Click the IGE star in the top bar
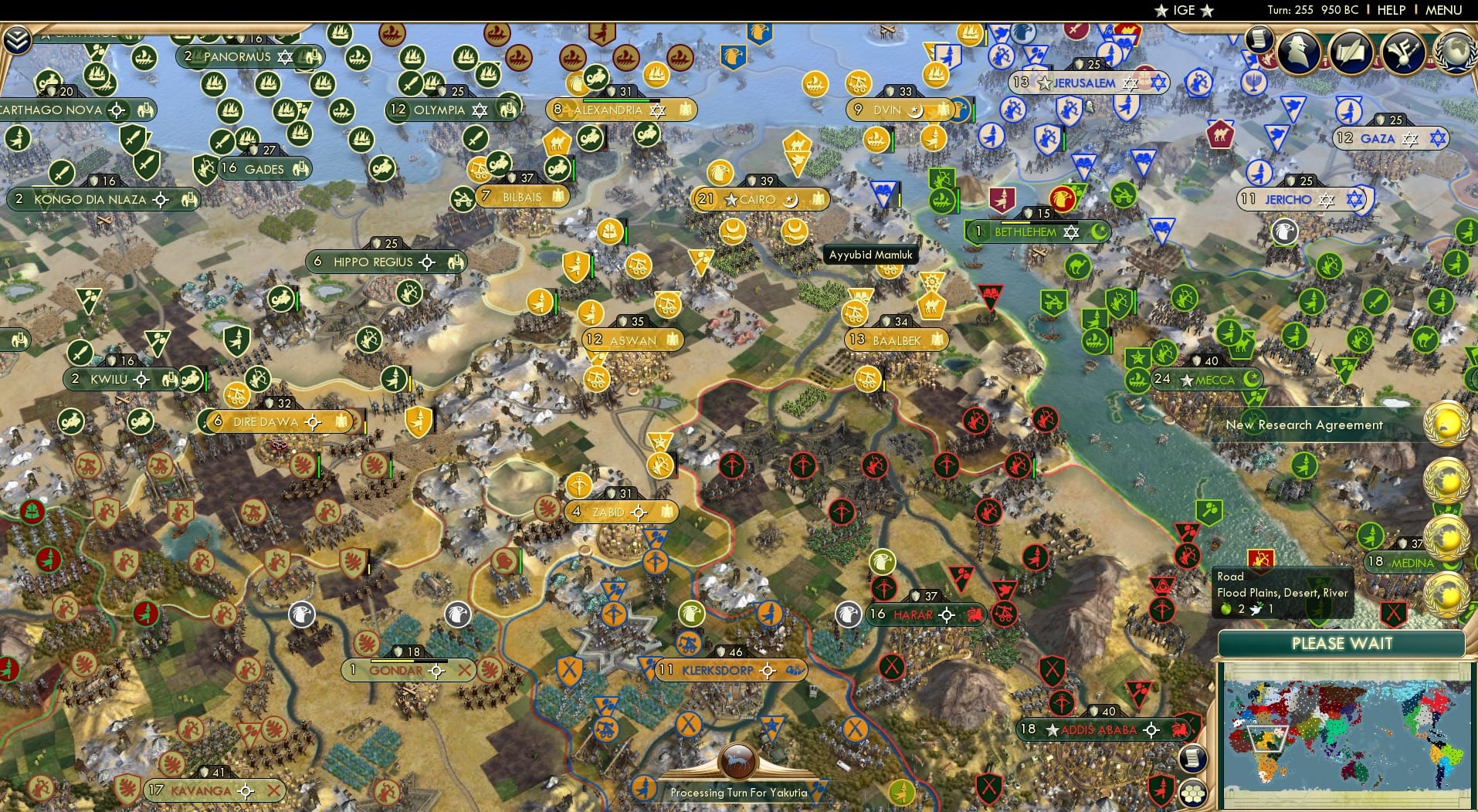This screenshot has height=812, width=1478. [1161, 10]
